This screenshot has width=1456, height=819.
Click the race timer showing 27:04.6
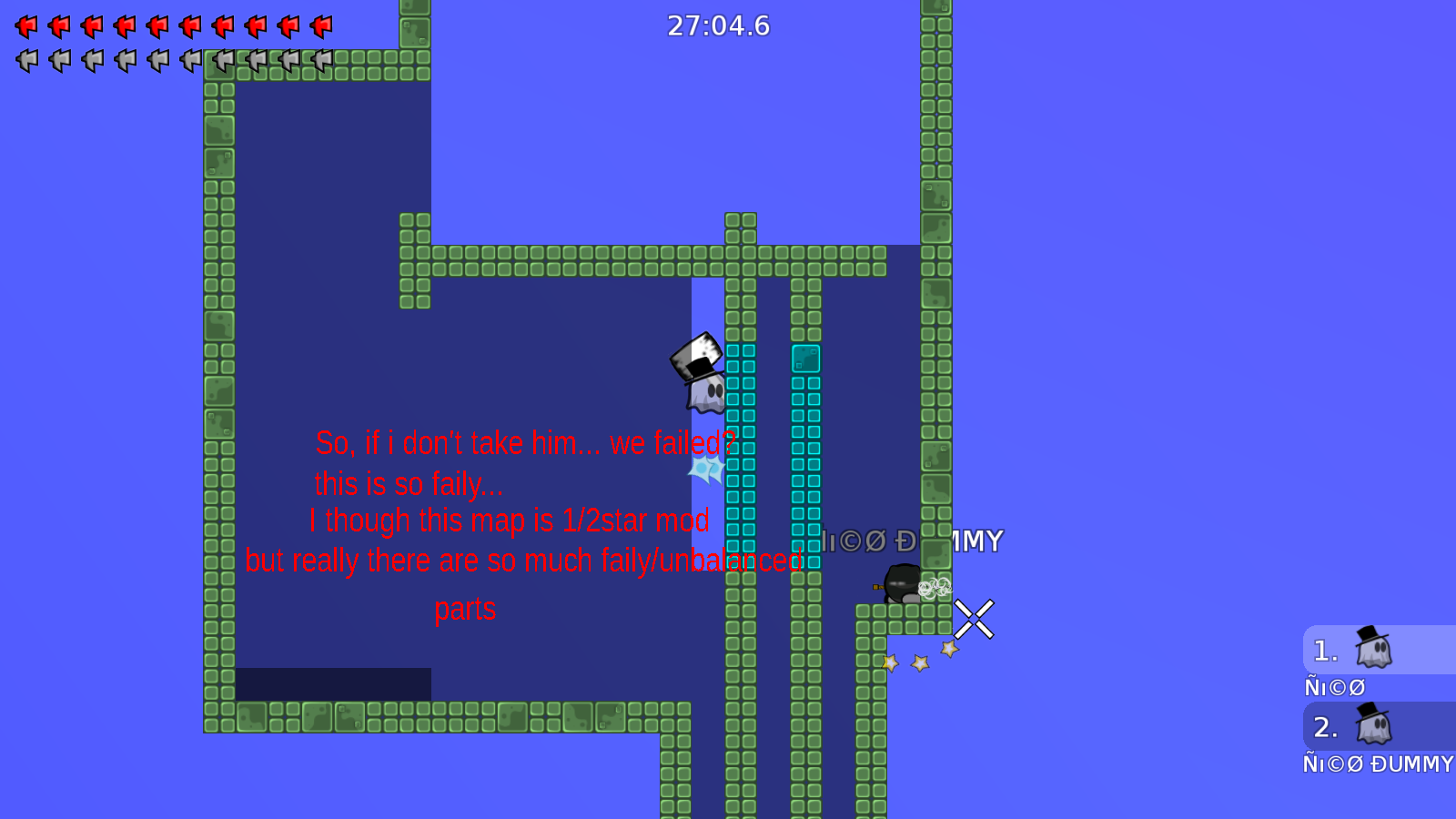pos(719,26)
